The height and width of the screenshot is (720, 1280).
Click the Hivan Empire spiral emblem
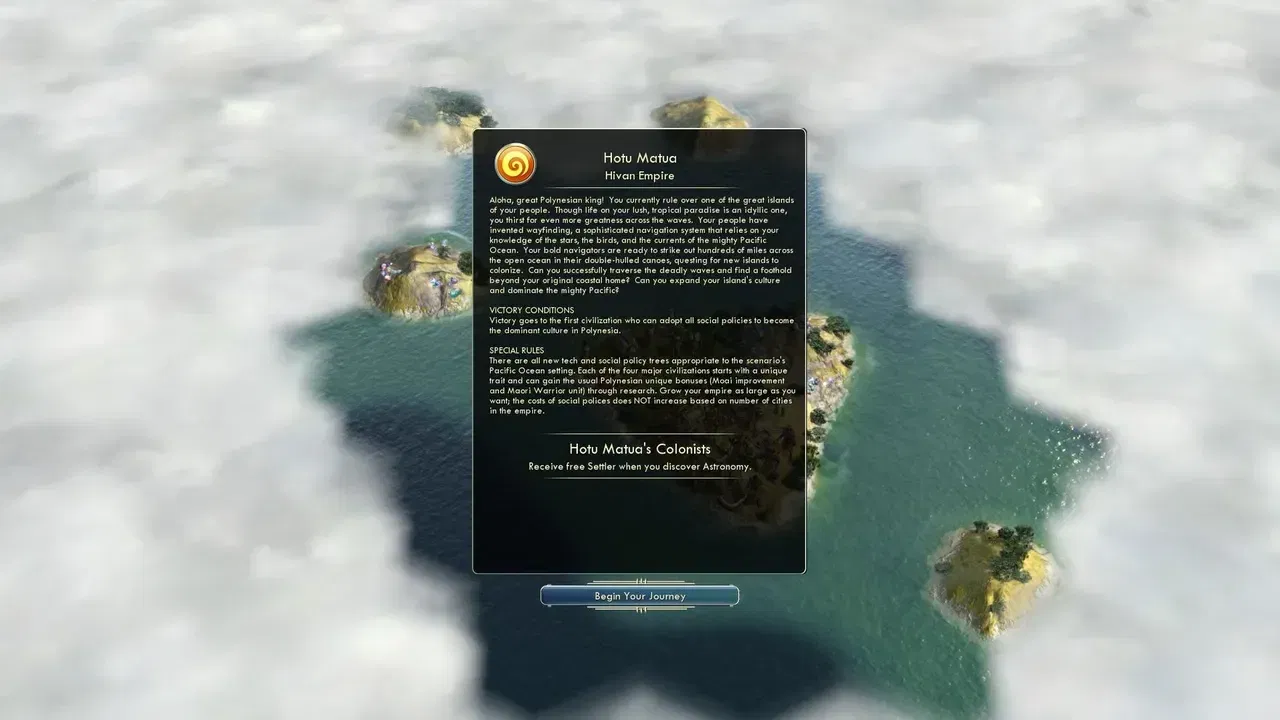[x=514, y=163]
